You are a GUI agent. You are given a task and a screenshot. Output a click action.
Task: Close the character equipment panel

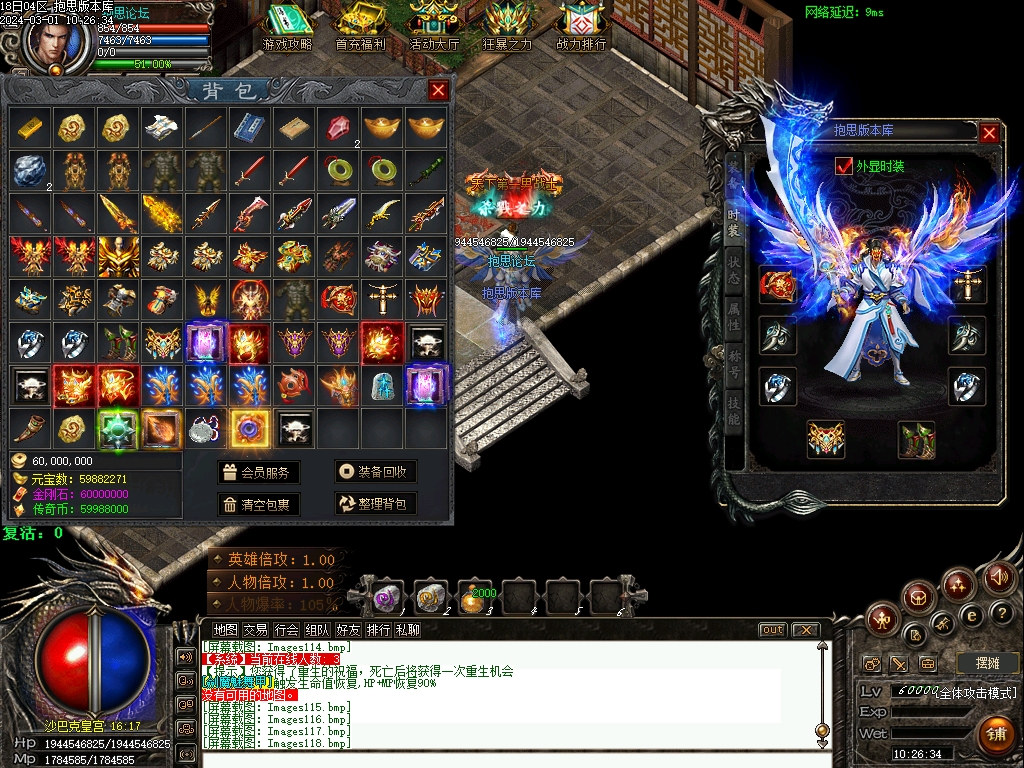(x=989, y=133)
